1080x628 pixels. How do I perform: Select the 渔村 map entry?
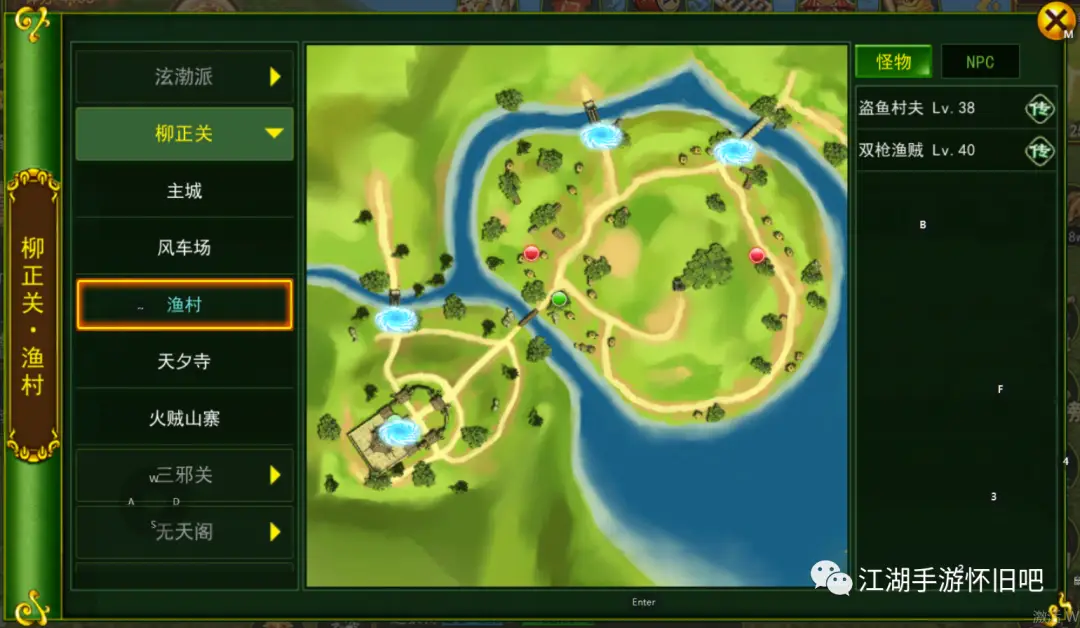click(184, 305)
